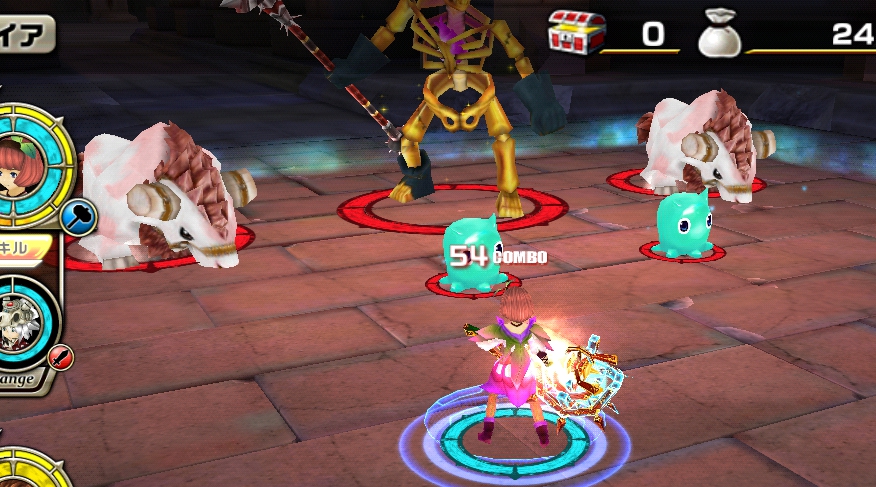
Task: Change to the white-haired character portrait
Action: pyautogui.click(x=20, y=323)
